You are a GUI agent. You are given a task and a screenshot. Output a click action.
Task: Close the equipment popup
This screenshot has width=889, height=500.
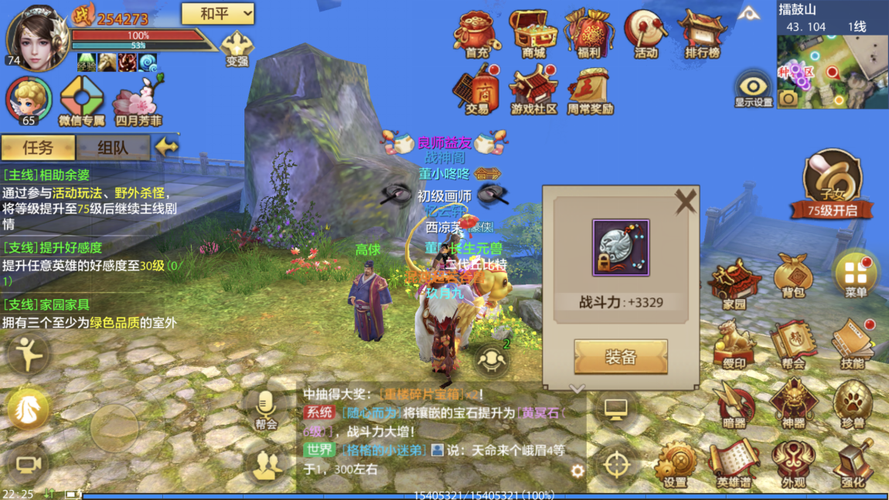coord(685,201)
